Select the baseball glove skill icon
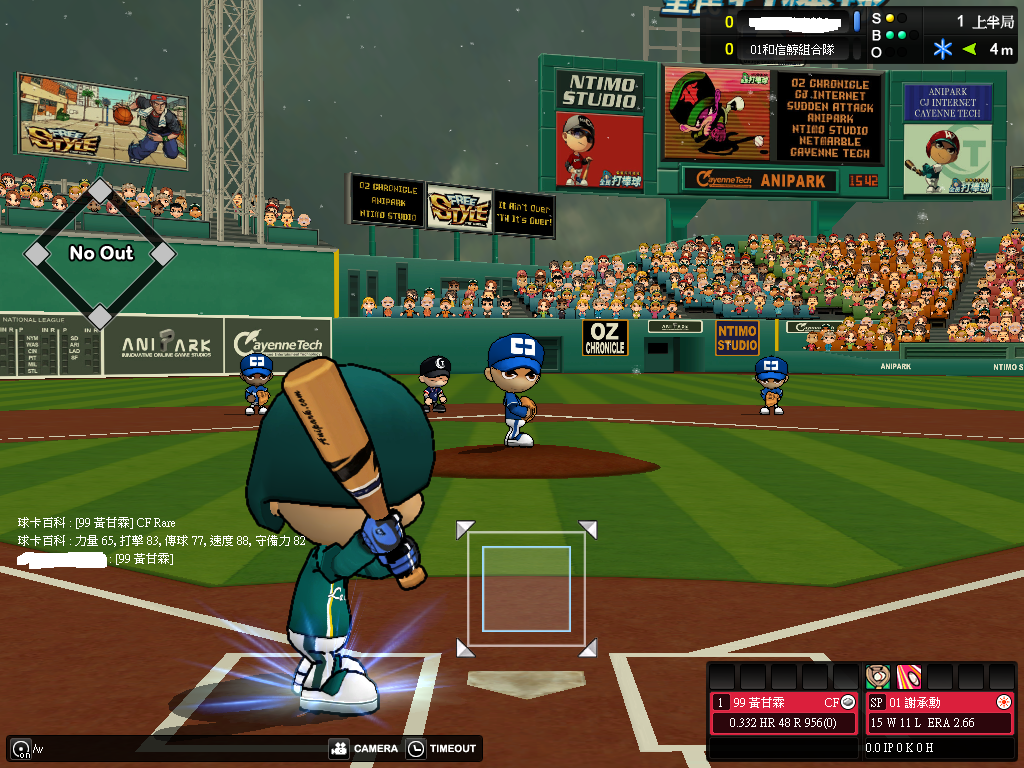Image resolution: width=1024 pixels, height=768 pixels. [x=878, y=676]
